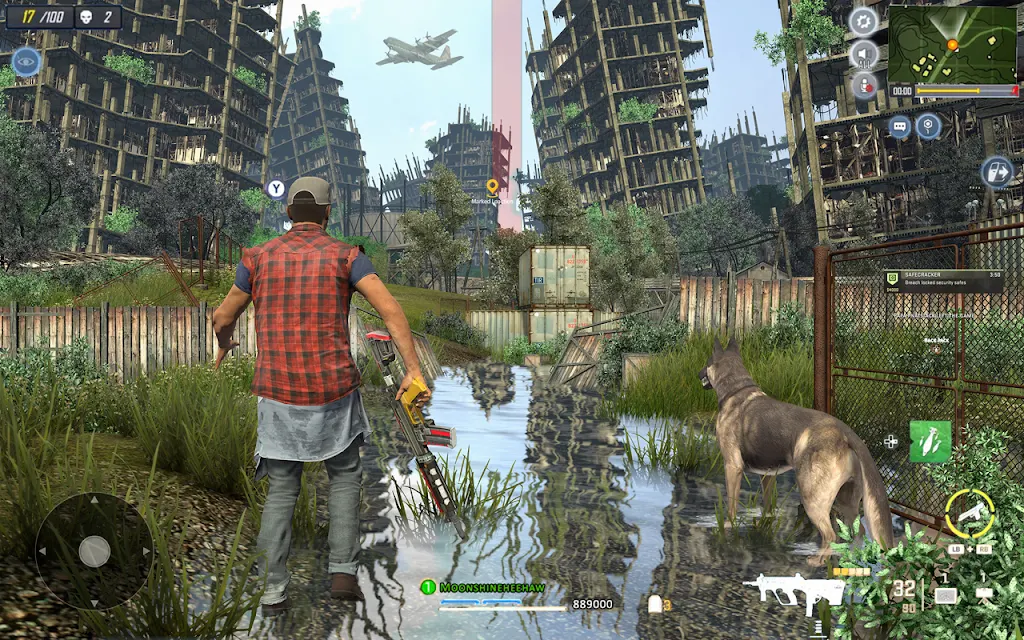Open the chat bubble button
This screenshot has height=640, width=1024.
[900, 126]
